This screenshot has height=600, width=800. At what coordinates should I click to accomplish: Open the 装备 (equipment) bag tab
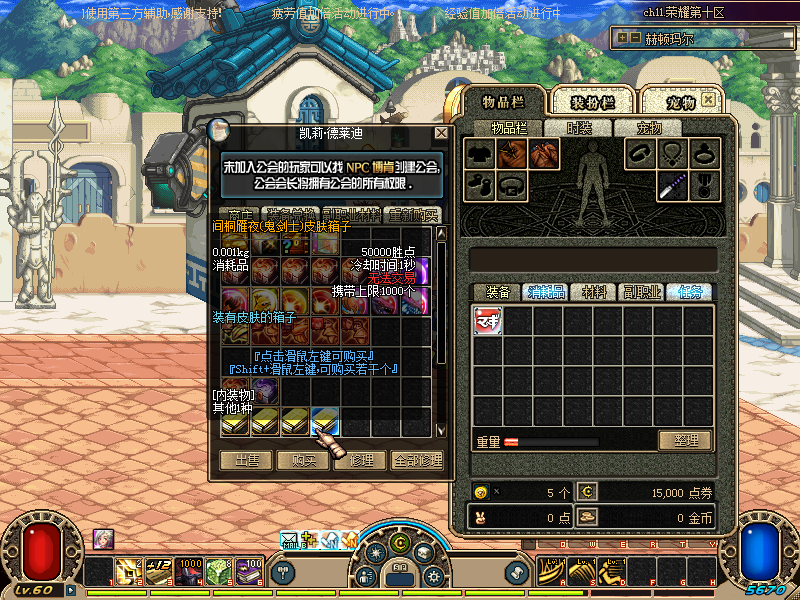click(x=497, y=292)
